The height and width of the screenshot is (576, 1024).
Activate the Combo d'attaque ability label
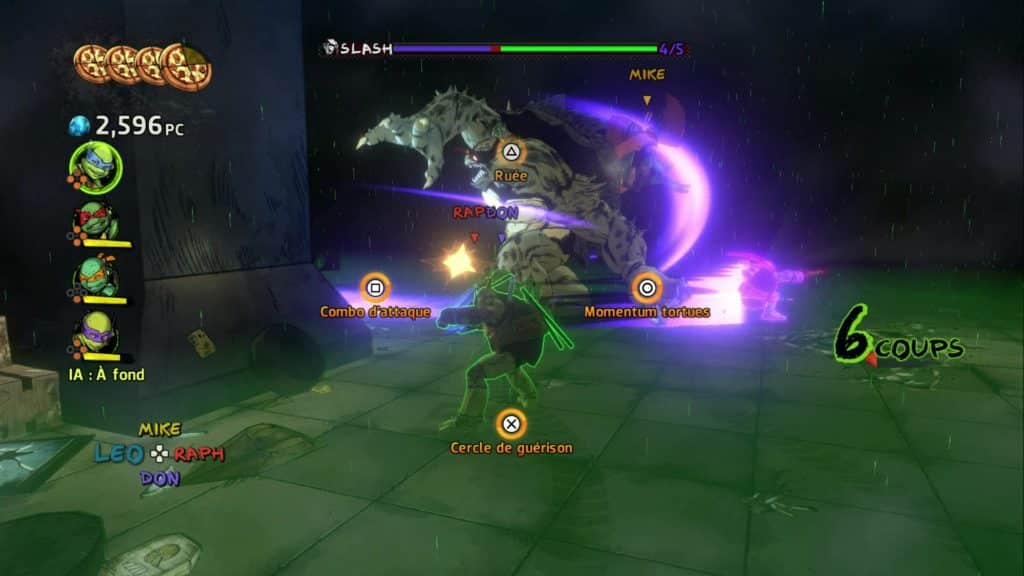pos(375,312)
